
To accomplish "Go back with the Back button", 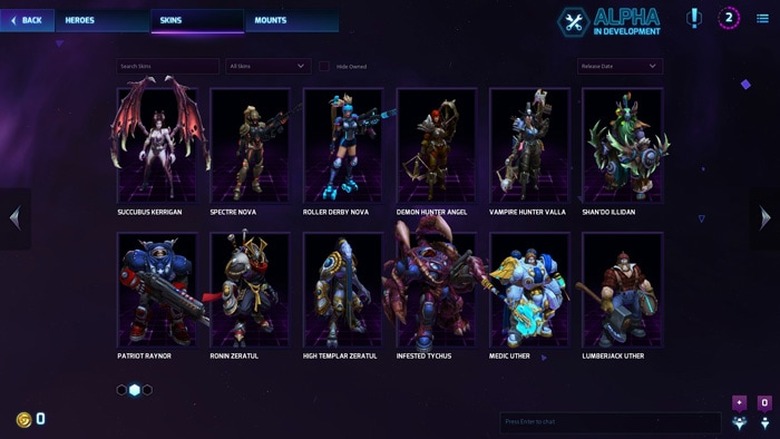I will [x=27, y=20].
